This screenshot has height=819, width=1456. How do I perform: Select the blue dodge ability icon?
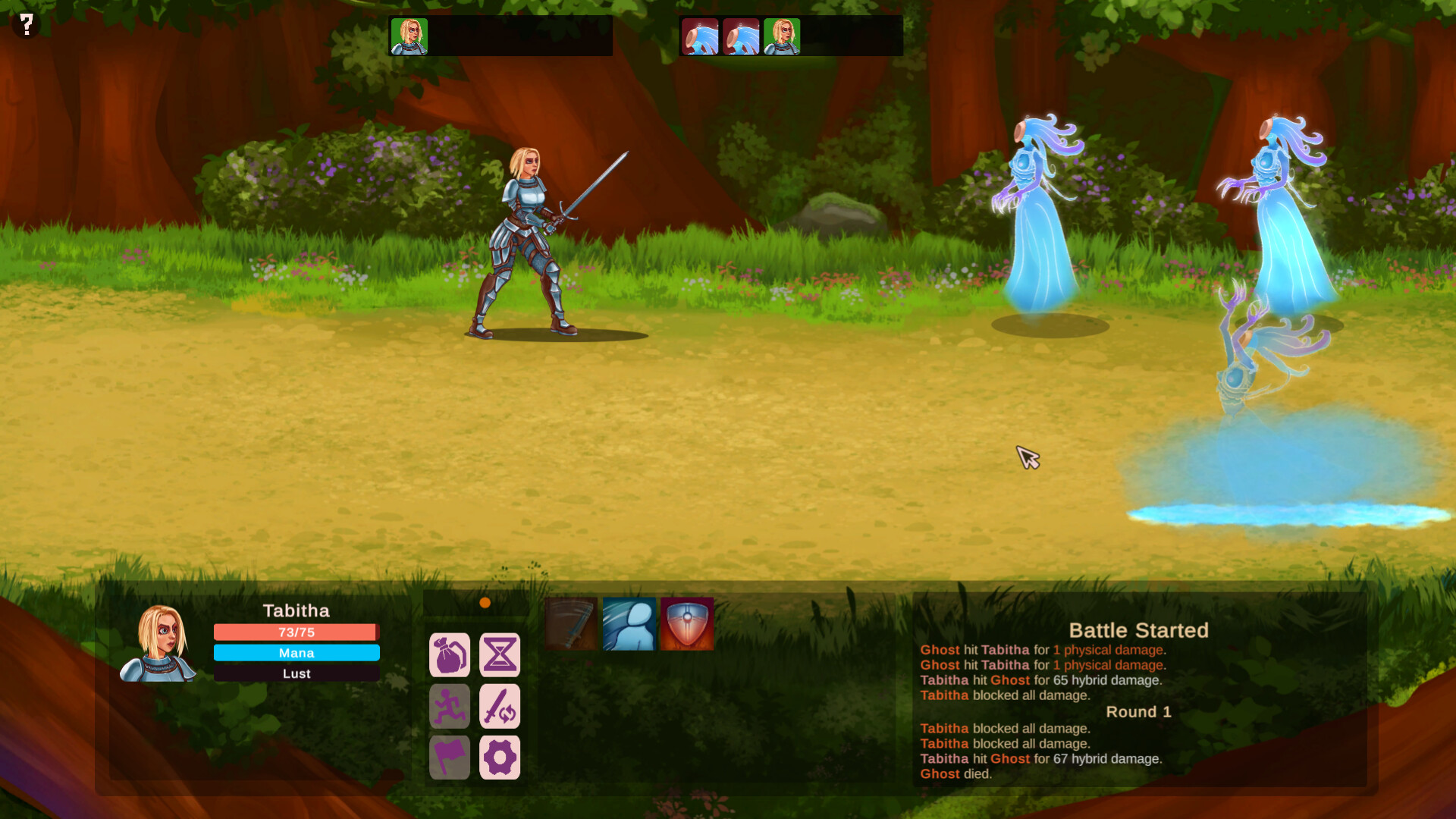point(629,624)
